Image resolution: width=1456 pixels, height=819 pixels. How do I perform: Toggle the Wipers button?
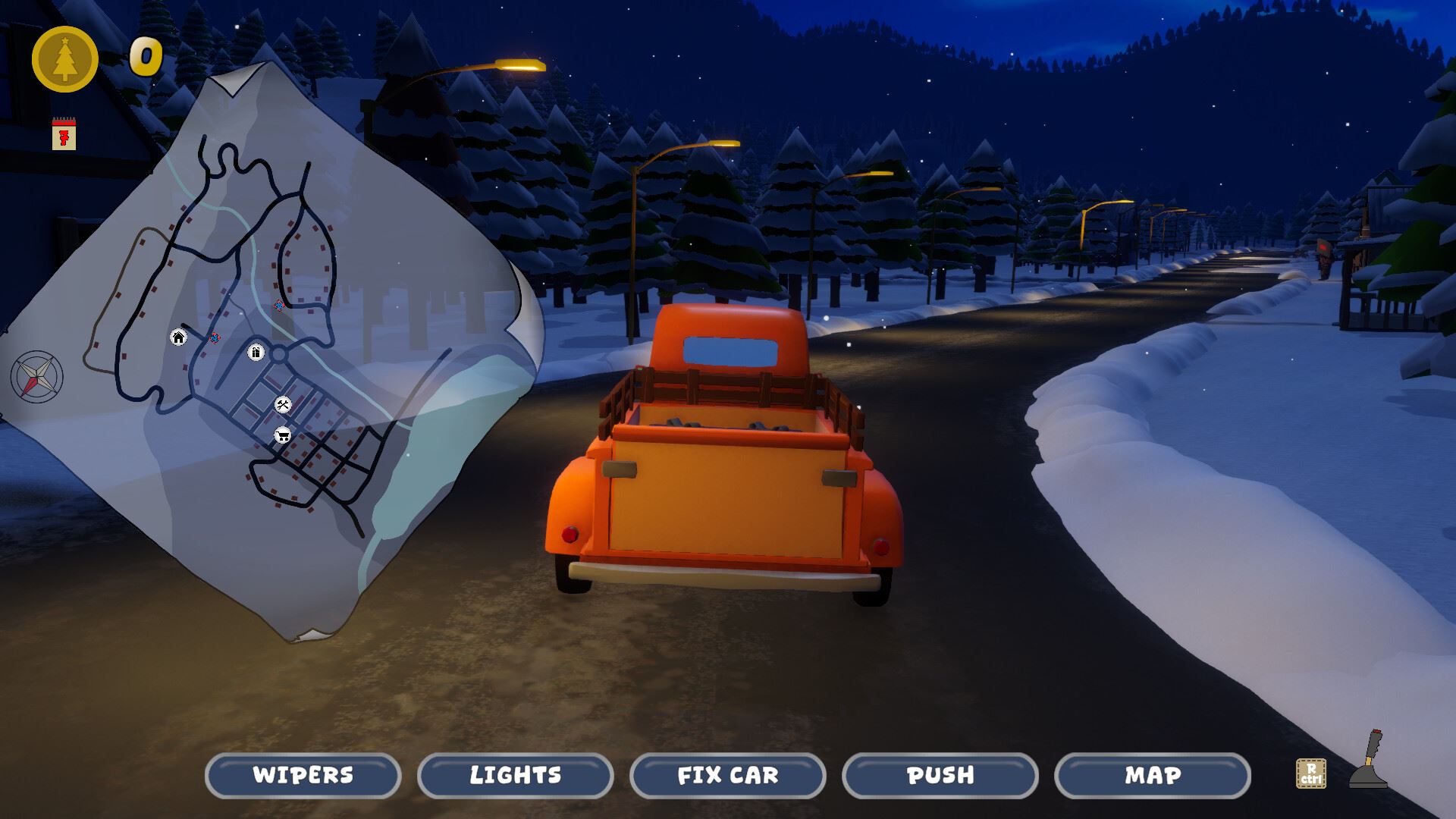tap(303, 775)
